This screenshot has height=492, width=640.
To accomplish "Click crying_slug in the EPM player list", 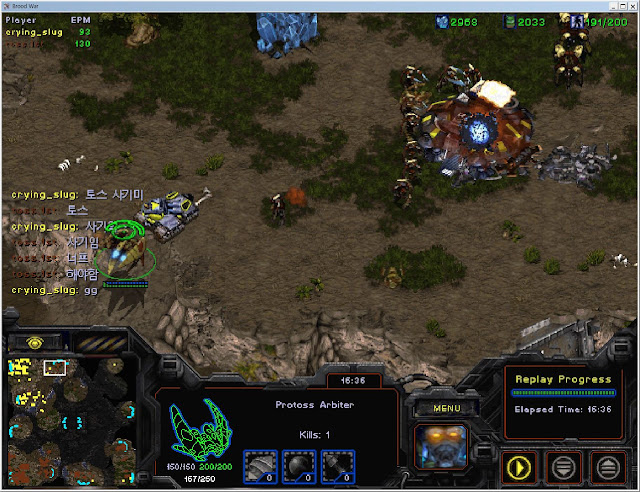I will coord(34,32).
